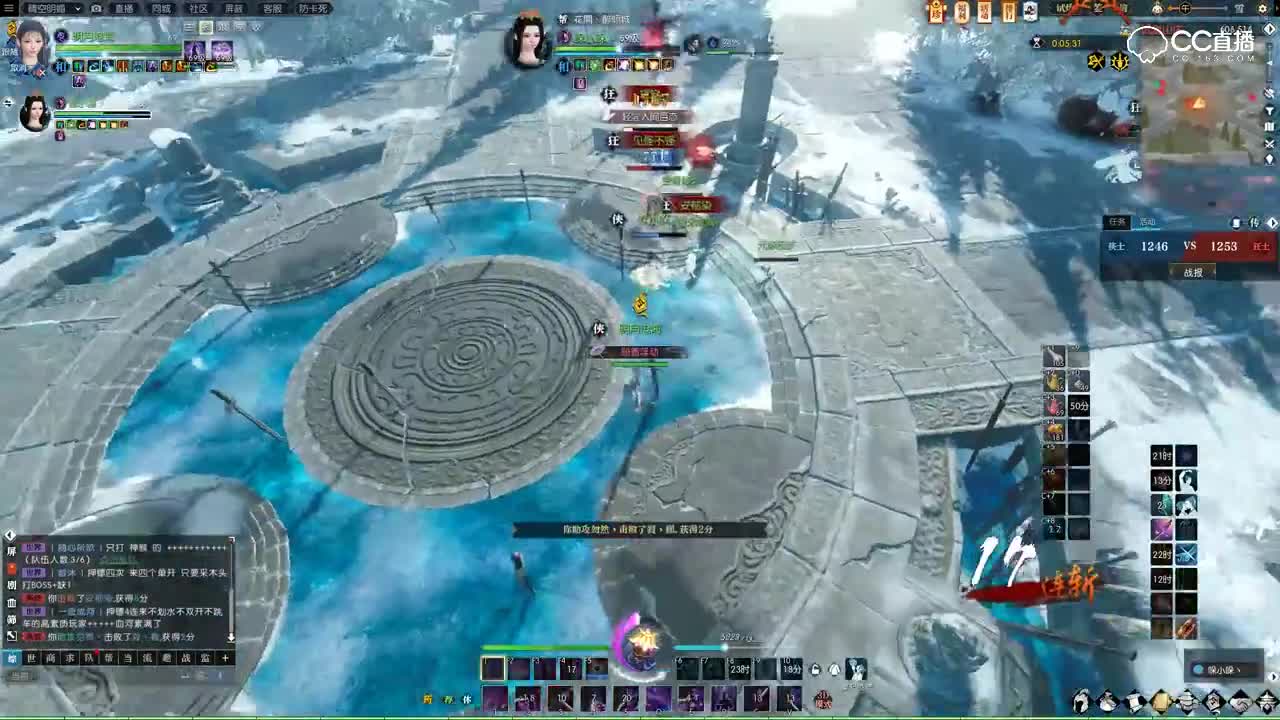Viewport: 1280px width, 720px height.
Task: Expand the 传 panel chevron near quest tabs
Action: click(x=1273, y=223)
